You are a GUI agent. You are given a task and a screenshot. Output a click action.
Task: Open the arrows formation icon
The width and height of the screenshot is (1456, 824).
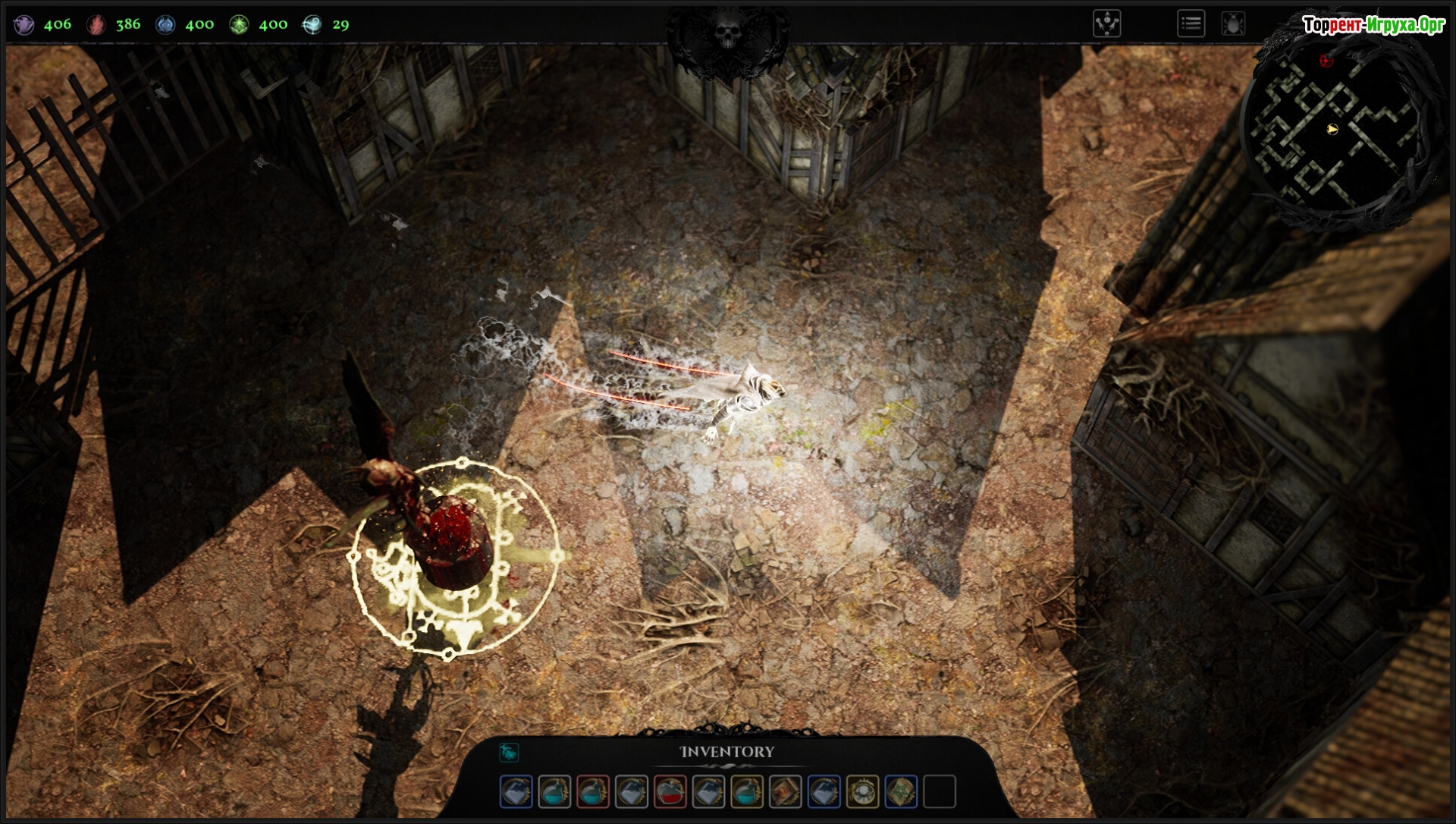click(x=1106, y=24)
